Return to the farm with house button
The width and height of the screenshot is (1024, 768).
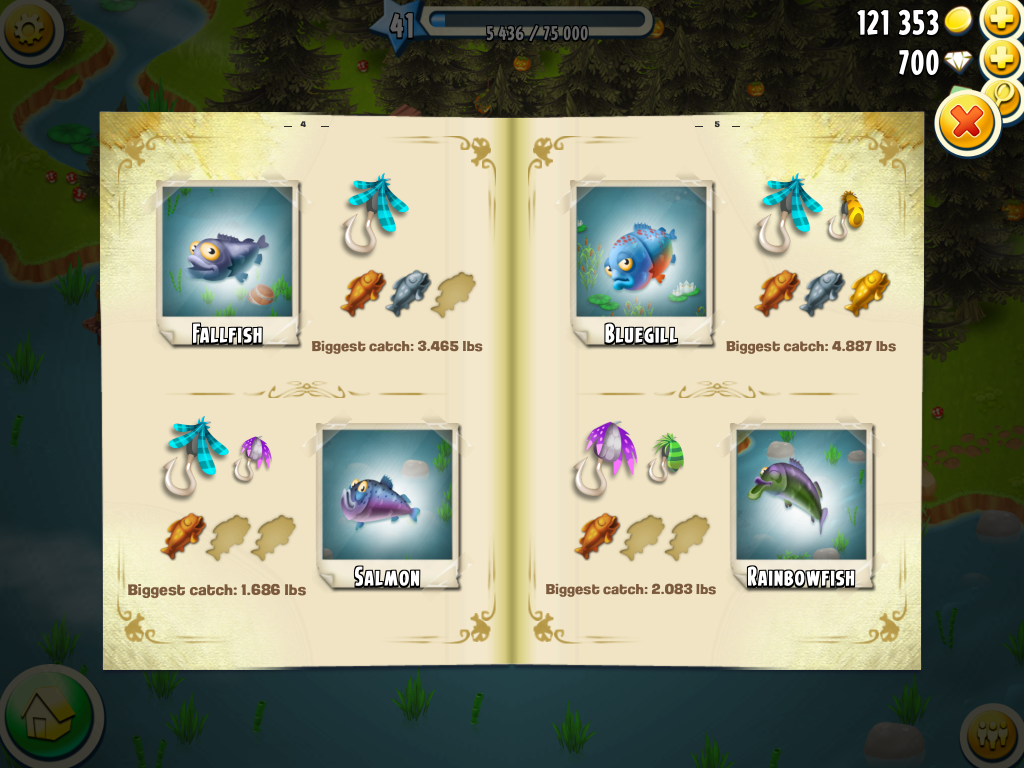click(48, 714)
